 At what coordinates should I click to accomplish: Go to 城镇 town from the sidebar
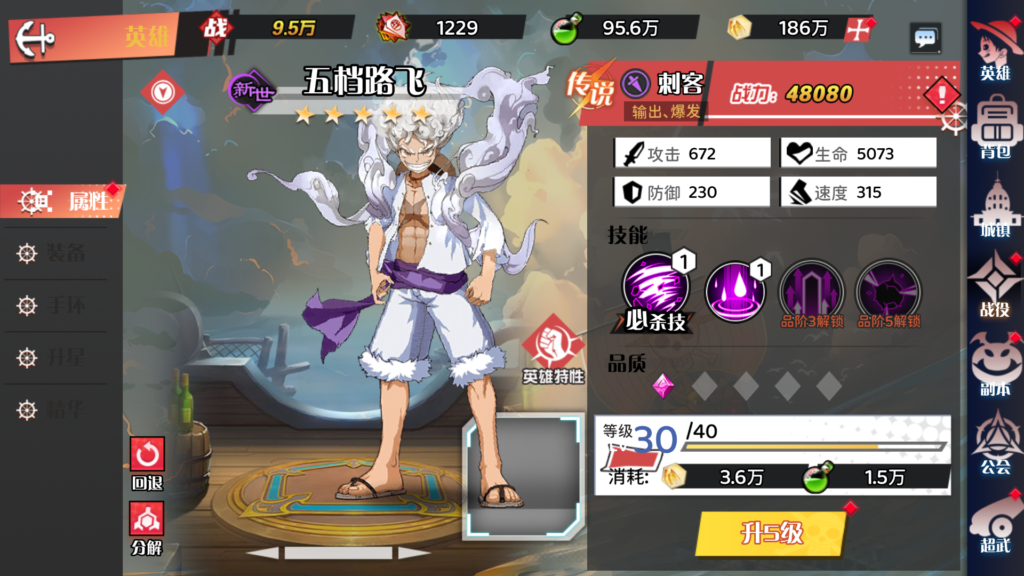[x=994, y=207]
